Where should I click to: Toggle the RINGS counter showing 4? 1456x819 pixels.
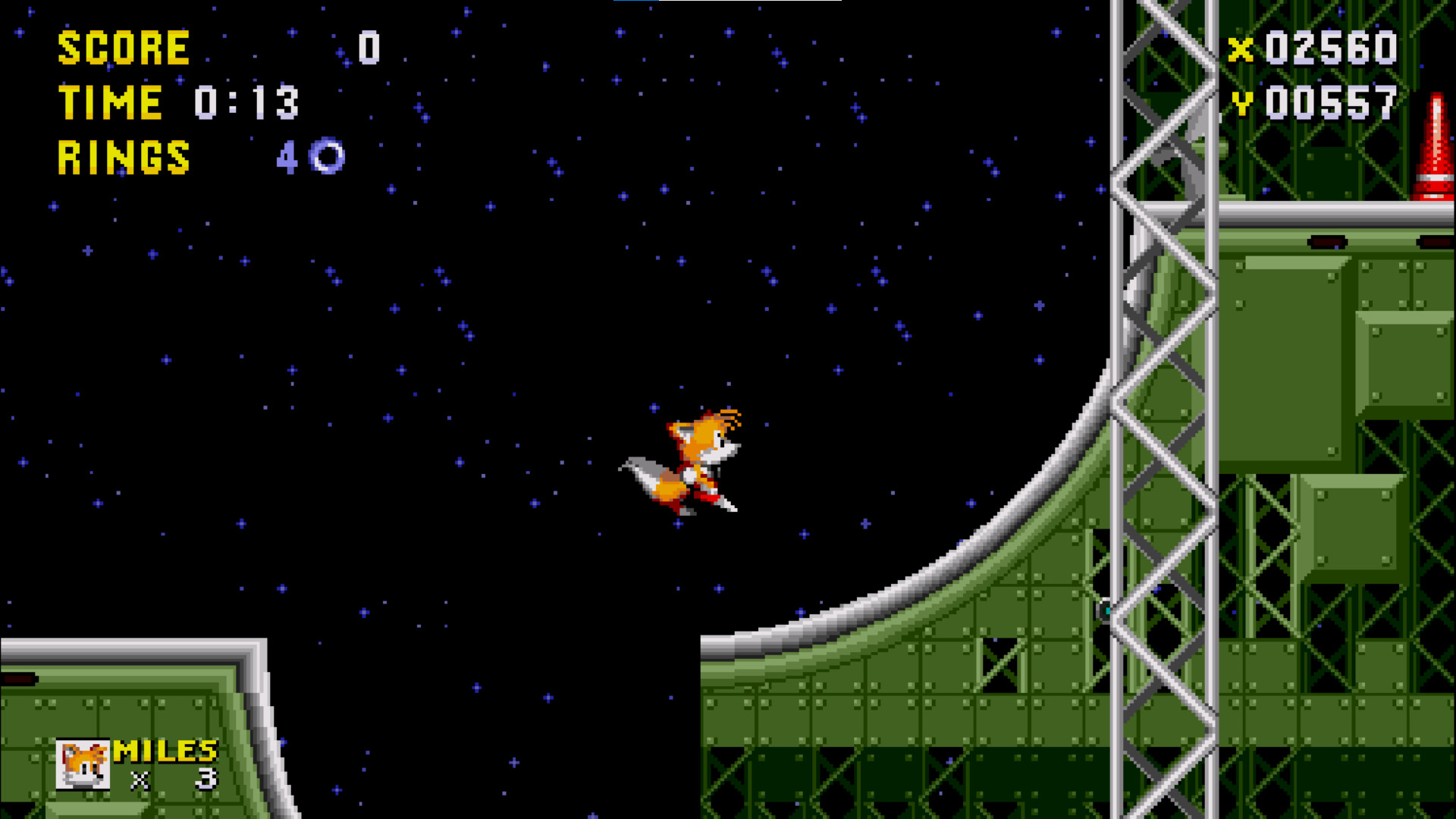[288, 157]
